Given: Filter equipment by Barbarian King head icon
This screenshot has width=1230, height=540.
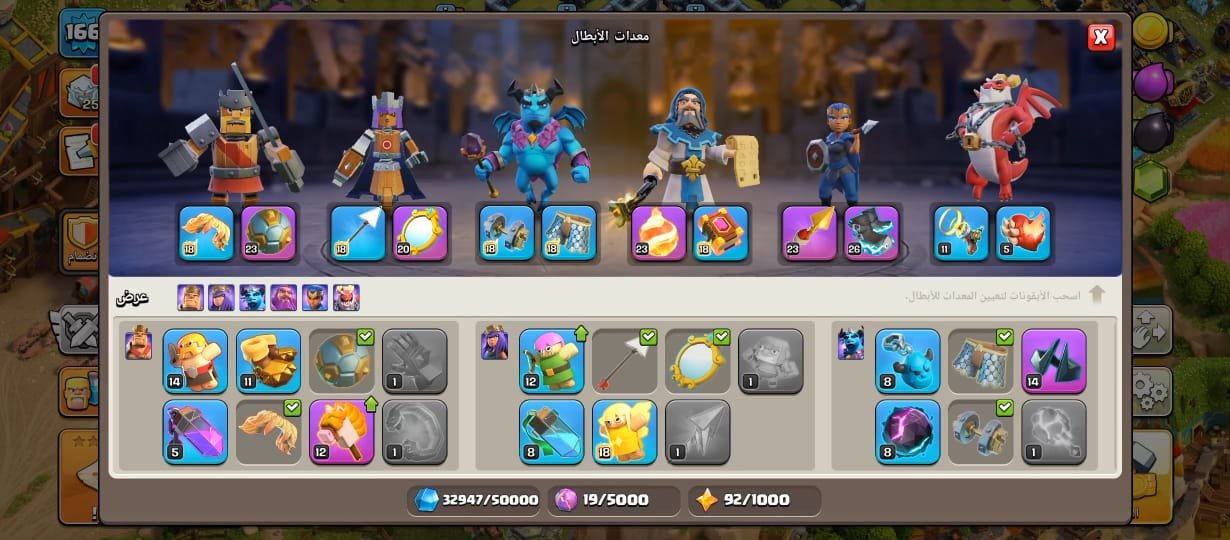Looking at the screenshot, I should [191, 297].
